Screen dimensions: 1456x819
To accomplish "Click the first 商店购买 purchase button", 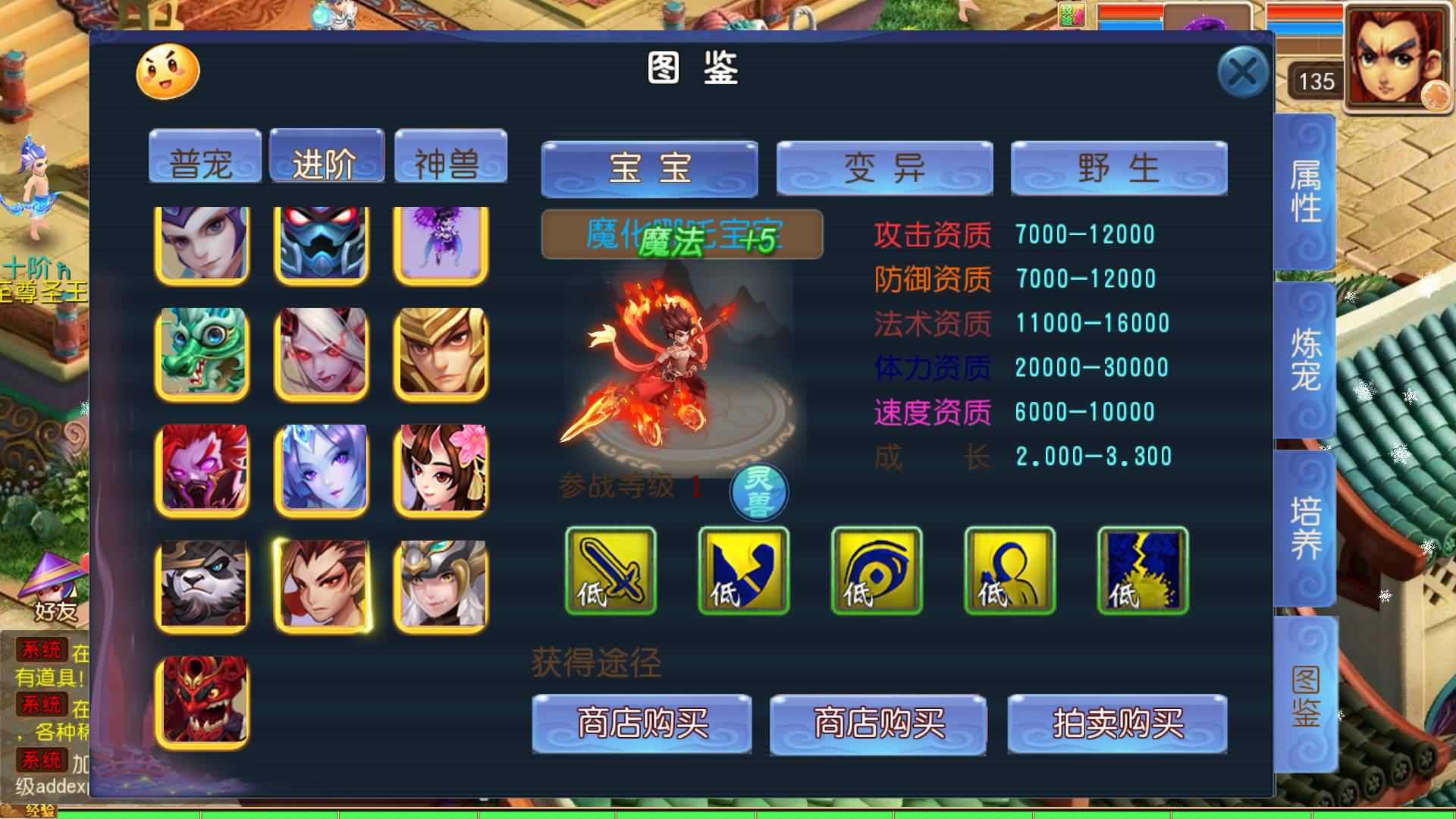I will point(643,726).
